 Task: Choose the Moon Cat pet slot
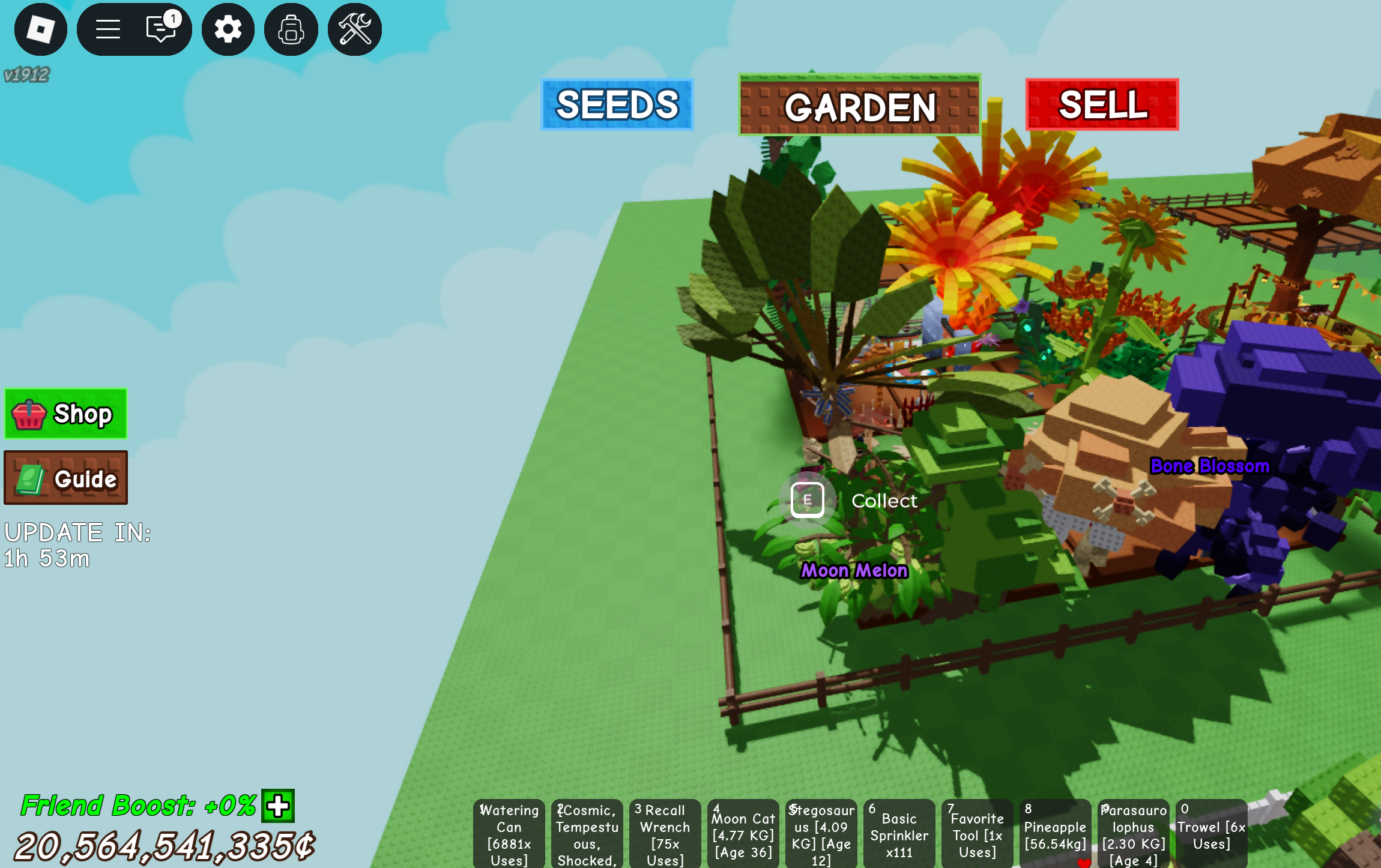coord(743,834)
